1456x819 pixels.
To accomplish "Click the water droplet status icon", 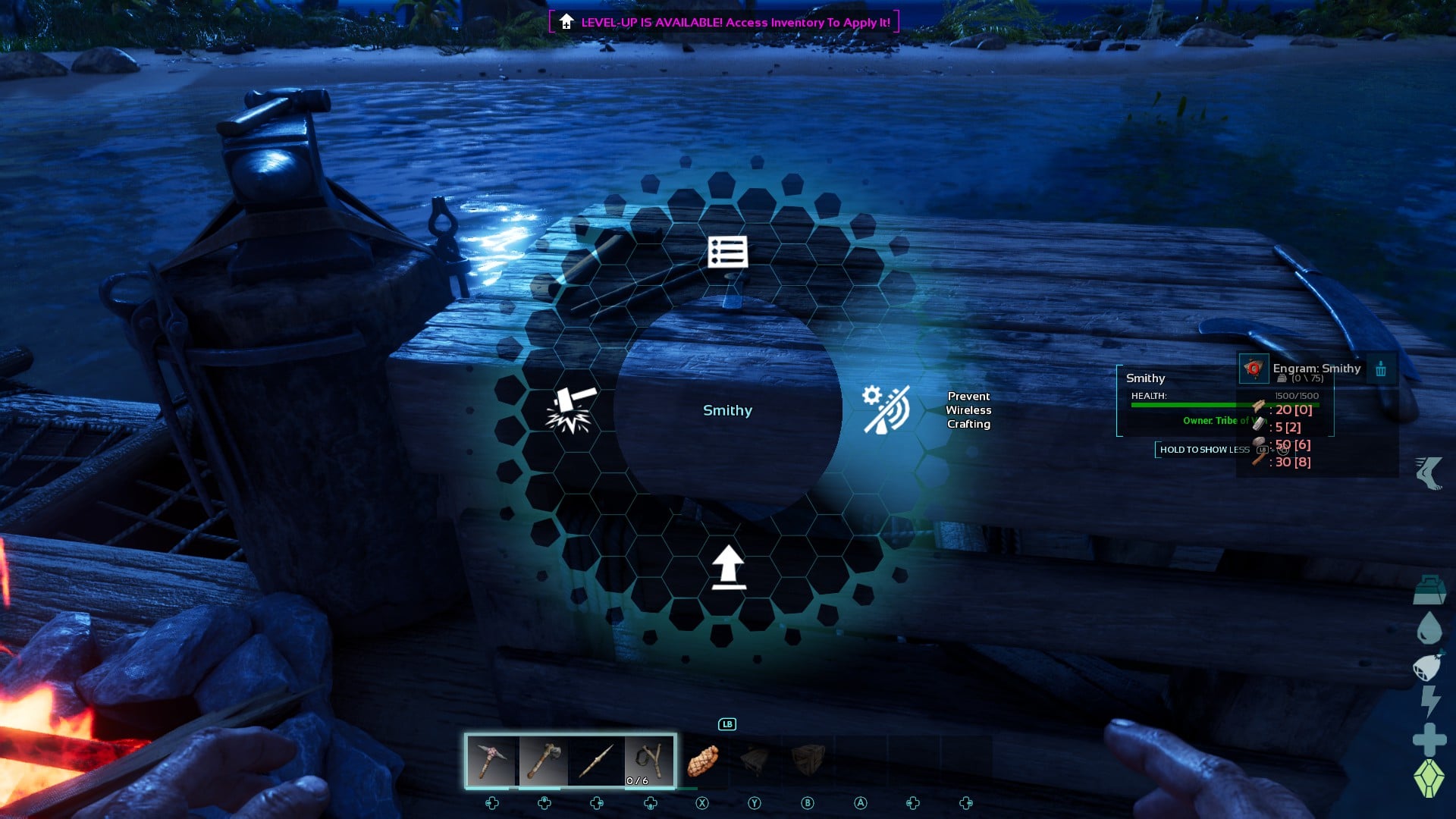I will 1429,627.
